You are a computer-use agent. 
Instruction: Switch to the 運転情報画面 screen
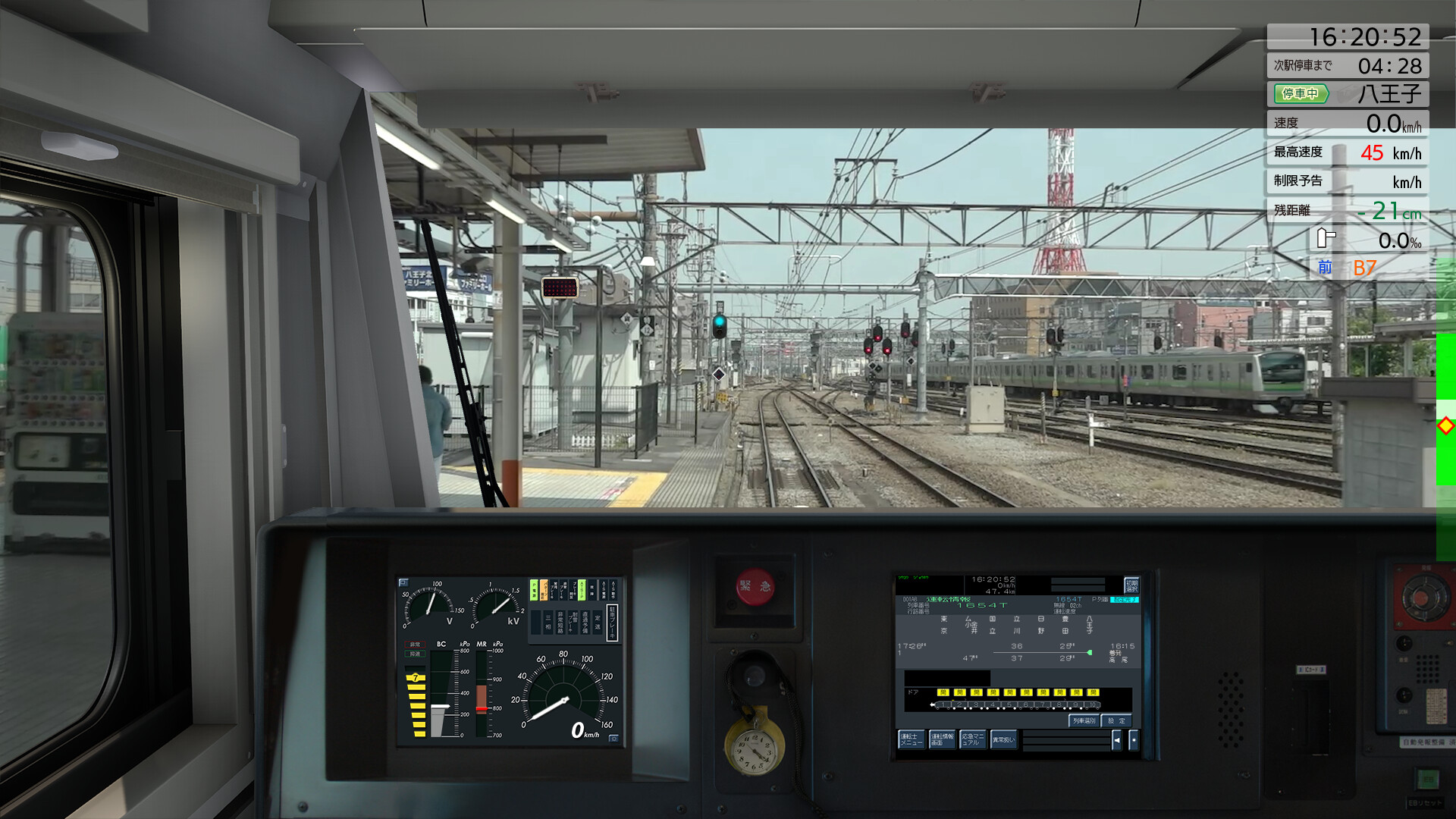tap(942, 739)
